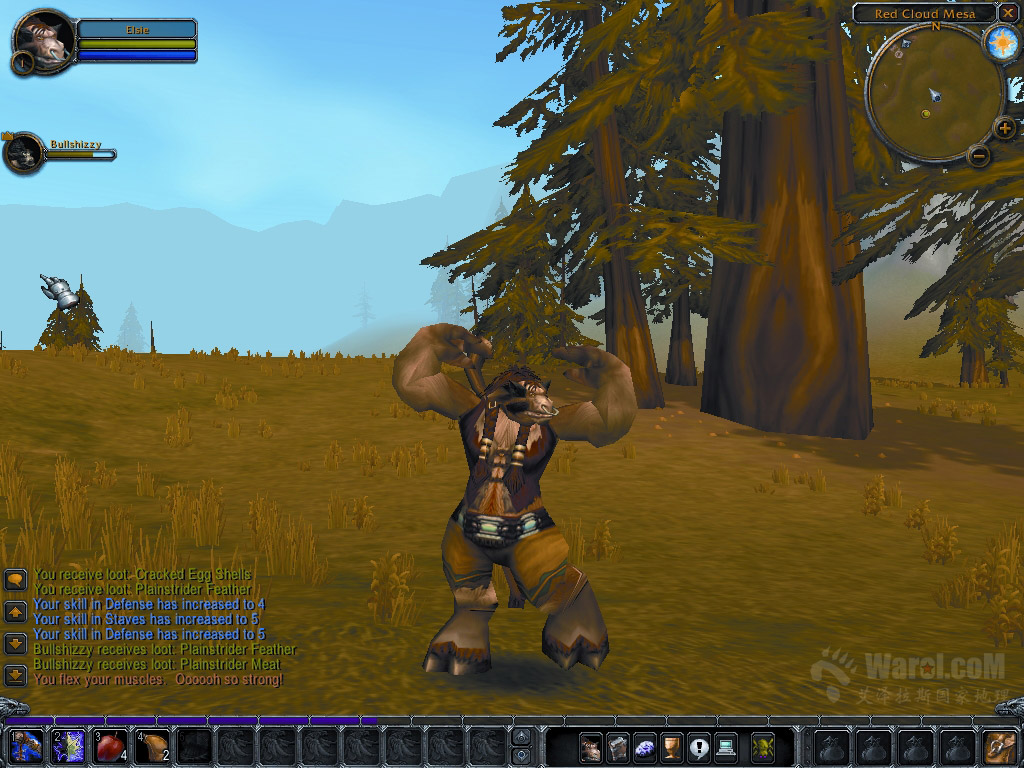Open the chat menu speech bubble button

click(x=15, y=580)
